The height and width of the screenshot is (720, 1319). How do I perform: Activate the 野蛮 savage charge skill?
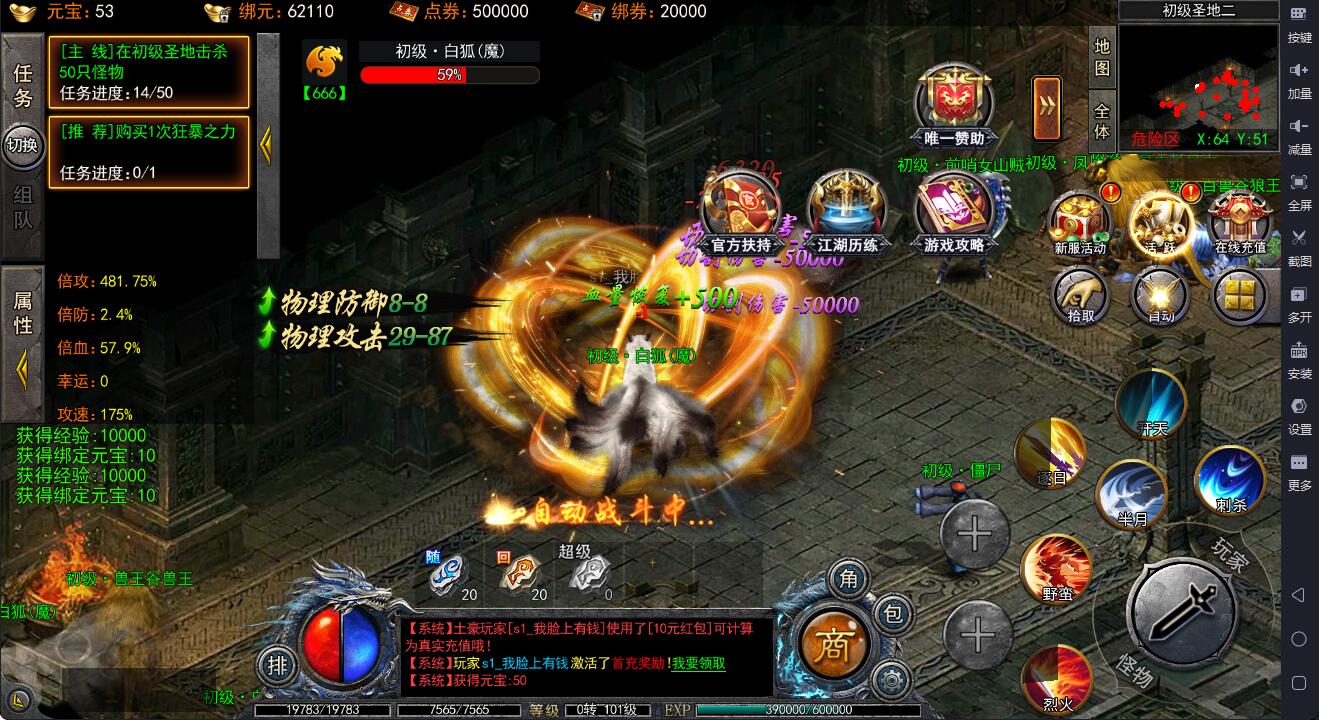(x=1056, y=568)
